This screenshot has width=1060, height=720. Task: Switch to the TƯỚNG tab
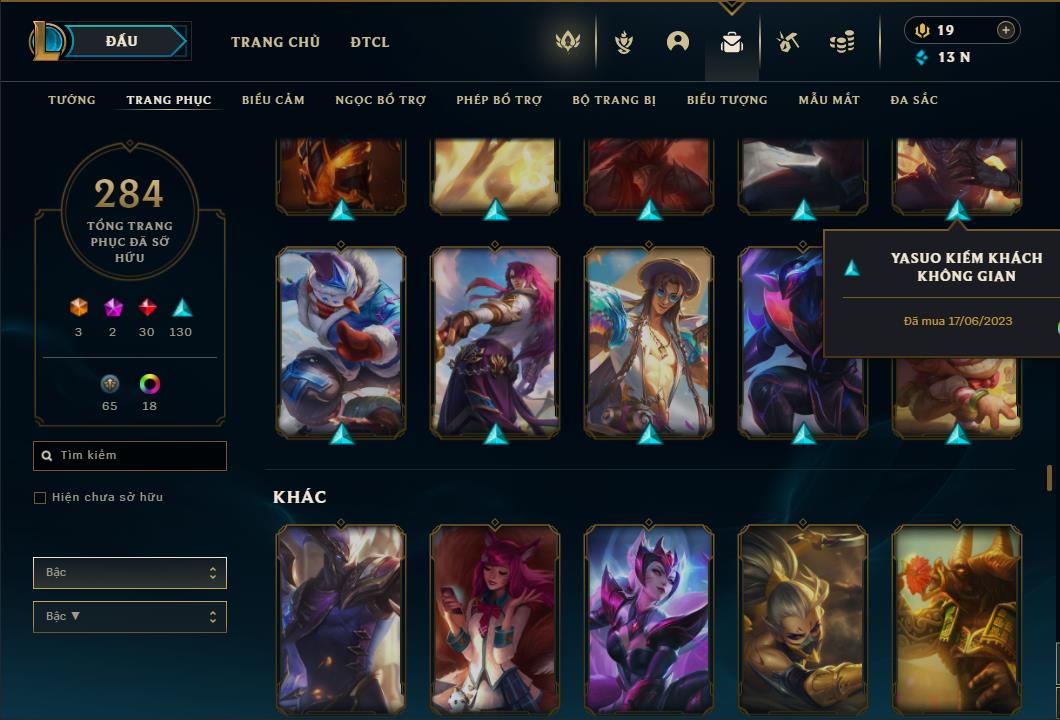(x=72, y=100)
